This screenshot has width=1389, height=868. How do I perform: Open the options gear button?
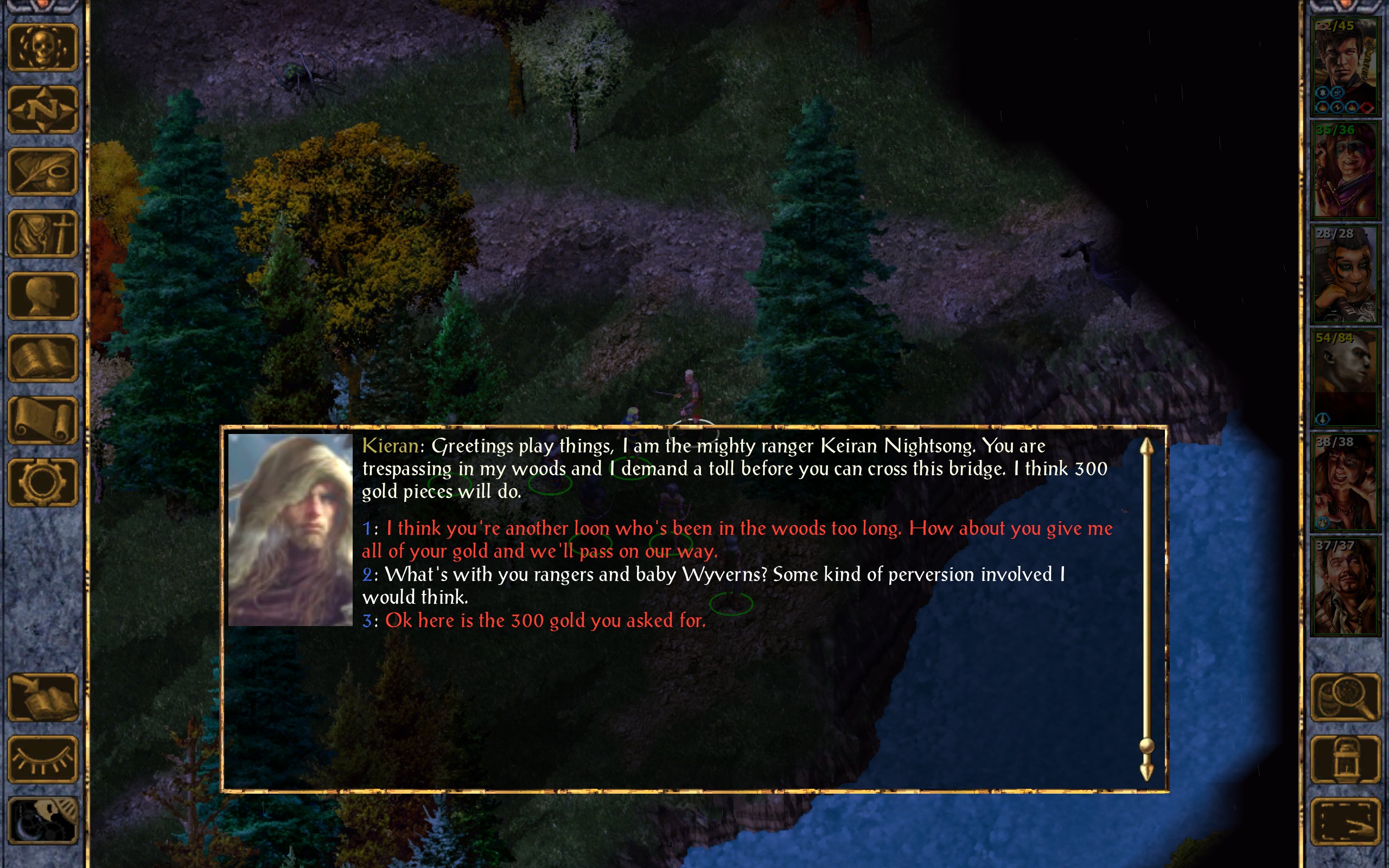42,482
